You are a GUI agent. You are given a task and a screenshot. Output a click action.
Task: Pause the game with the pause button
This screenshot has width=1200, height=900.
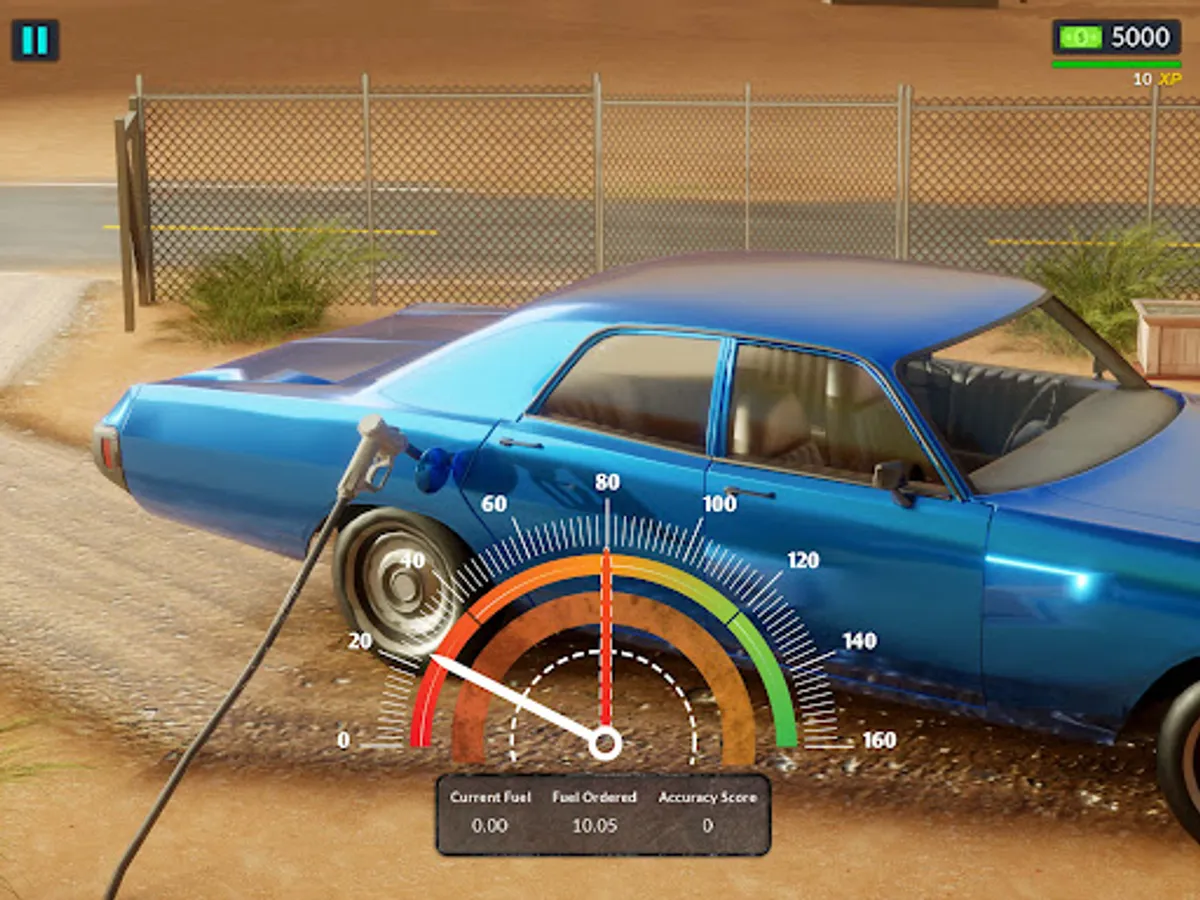coord(35,40)
